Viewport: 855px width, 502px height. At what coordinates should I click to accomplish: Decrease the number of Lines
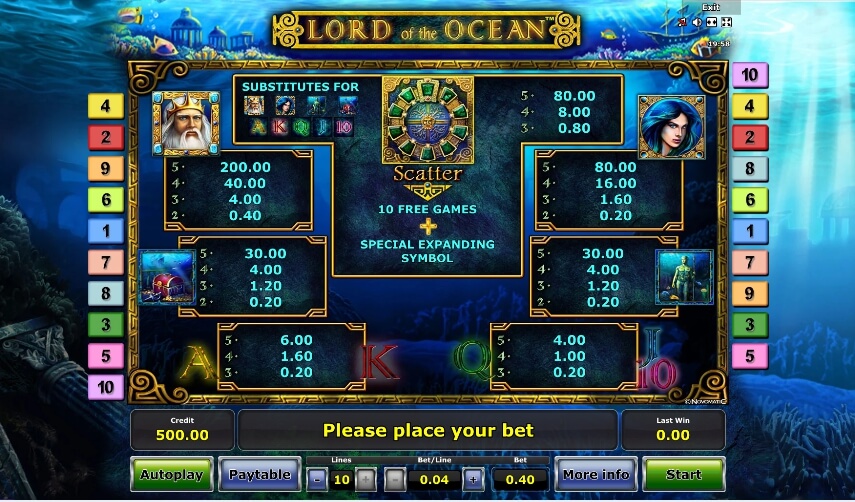[318, 479]
